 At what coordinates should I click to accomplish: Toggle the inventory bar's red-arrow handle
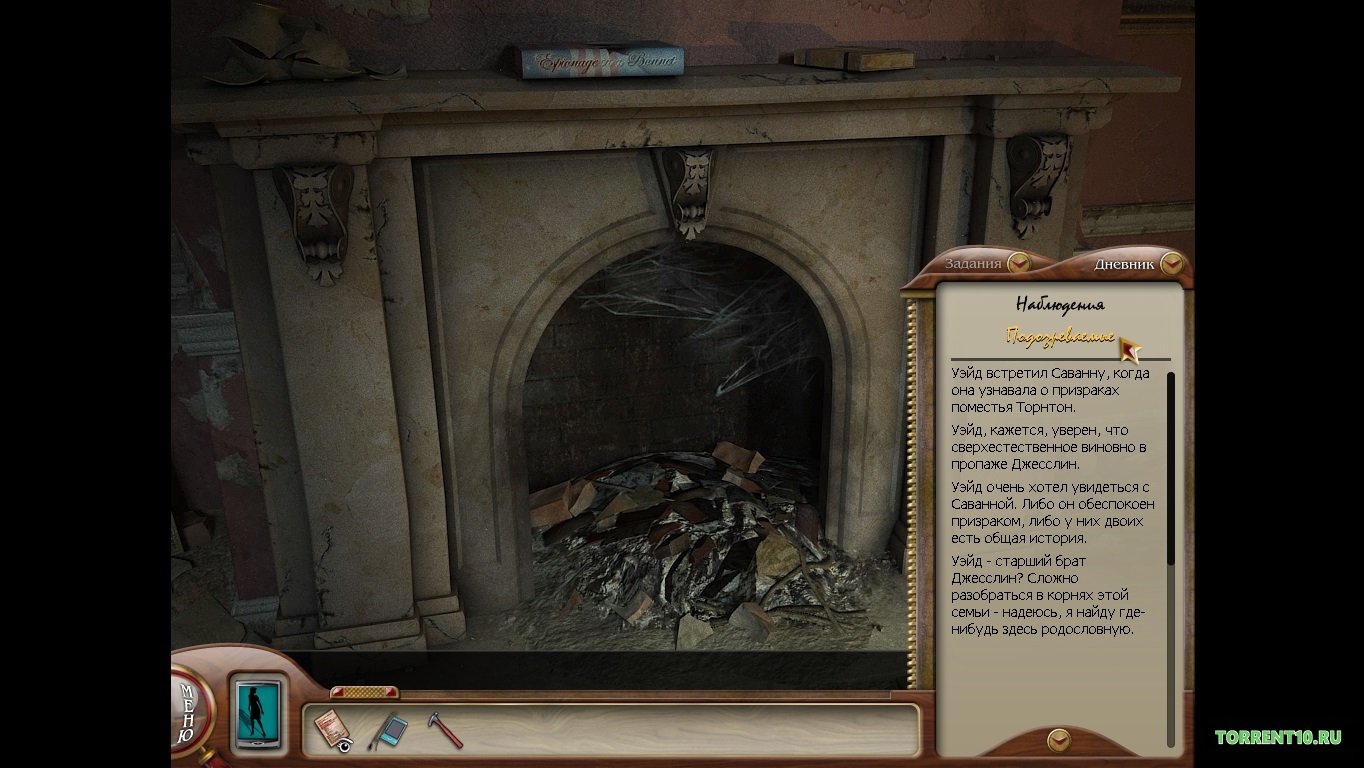pos(364,692)
